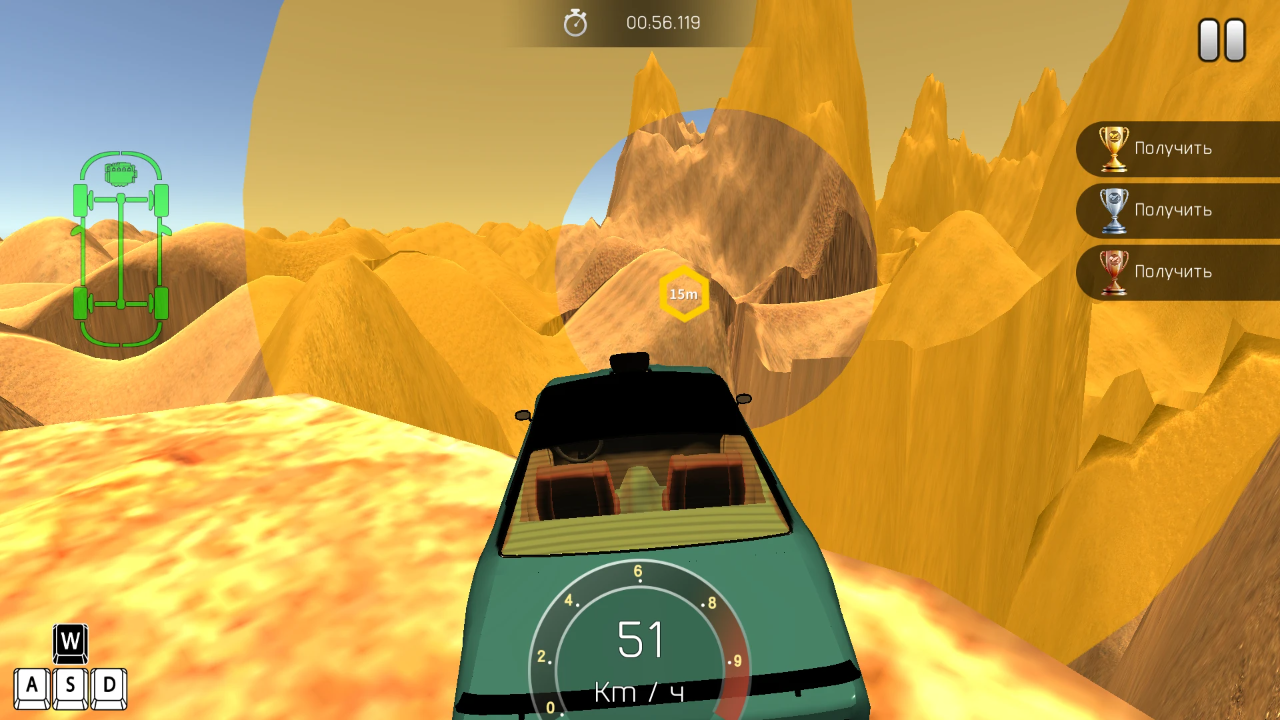The image size is (1280, 720).
Task: Select the engine icon on the car schematic
Action: pyautogui.click(x=119, y=172)
